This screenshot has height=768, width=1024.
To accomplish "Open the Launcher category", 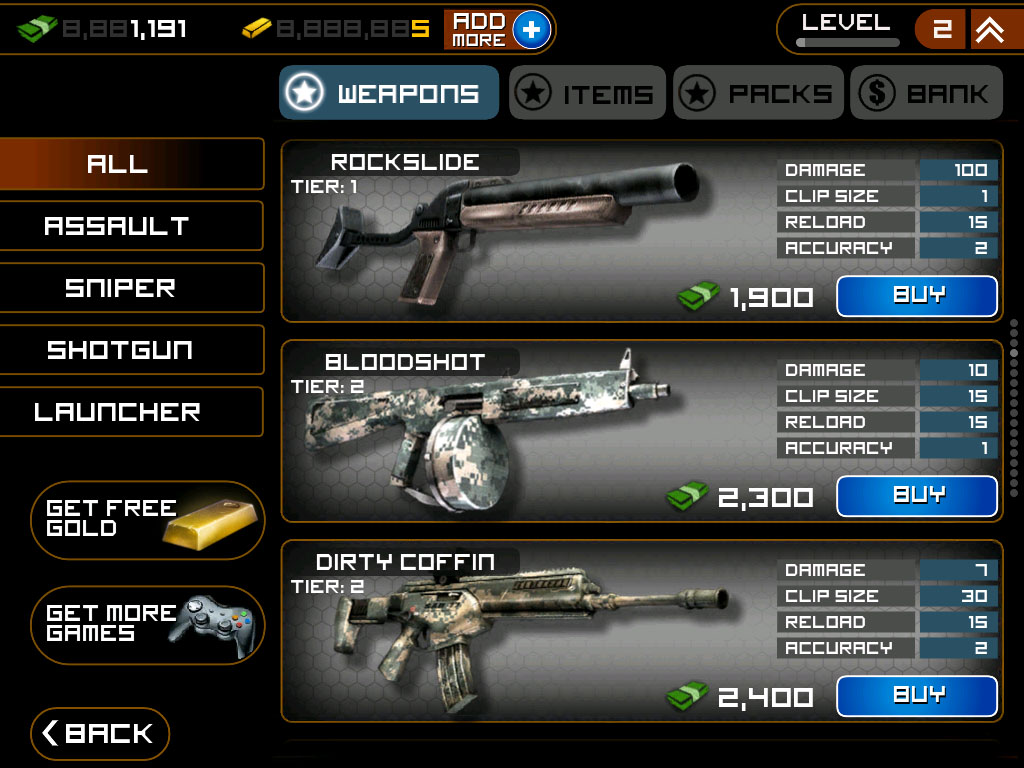I will 118,412.
